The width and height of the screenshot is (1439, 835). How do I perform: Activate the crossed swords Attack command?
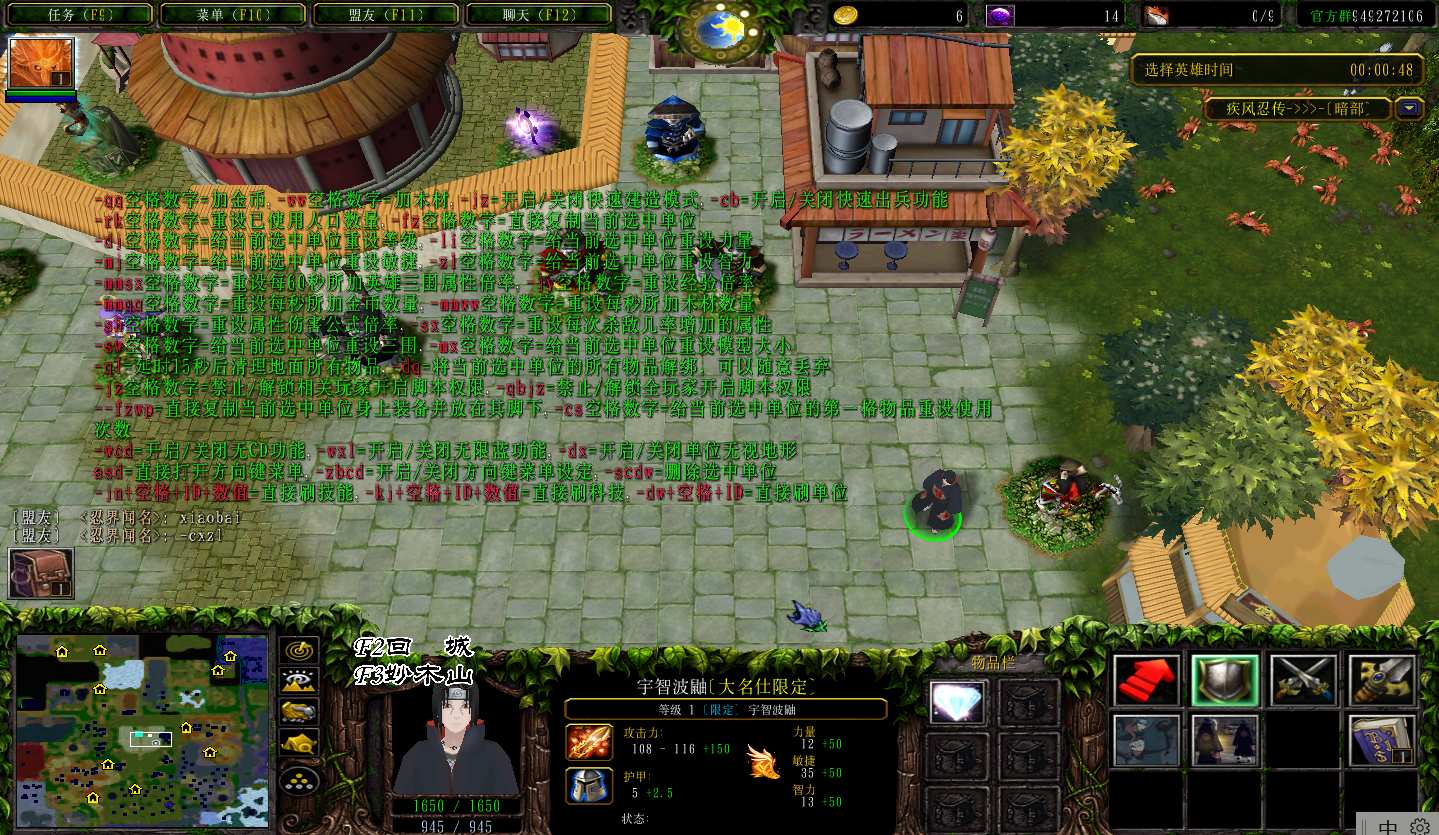tap(1303, 680)
